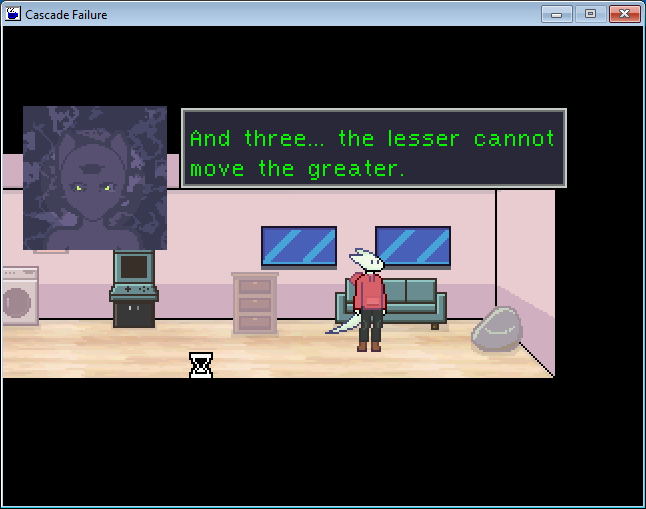Minimize the Cascade Failure window
The height and width of the screenshot is (509, 646).
556,14
